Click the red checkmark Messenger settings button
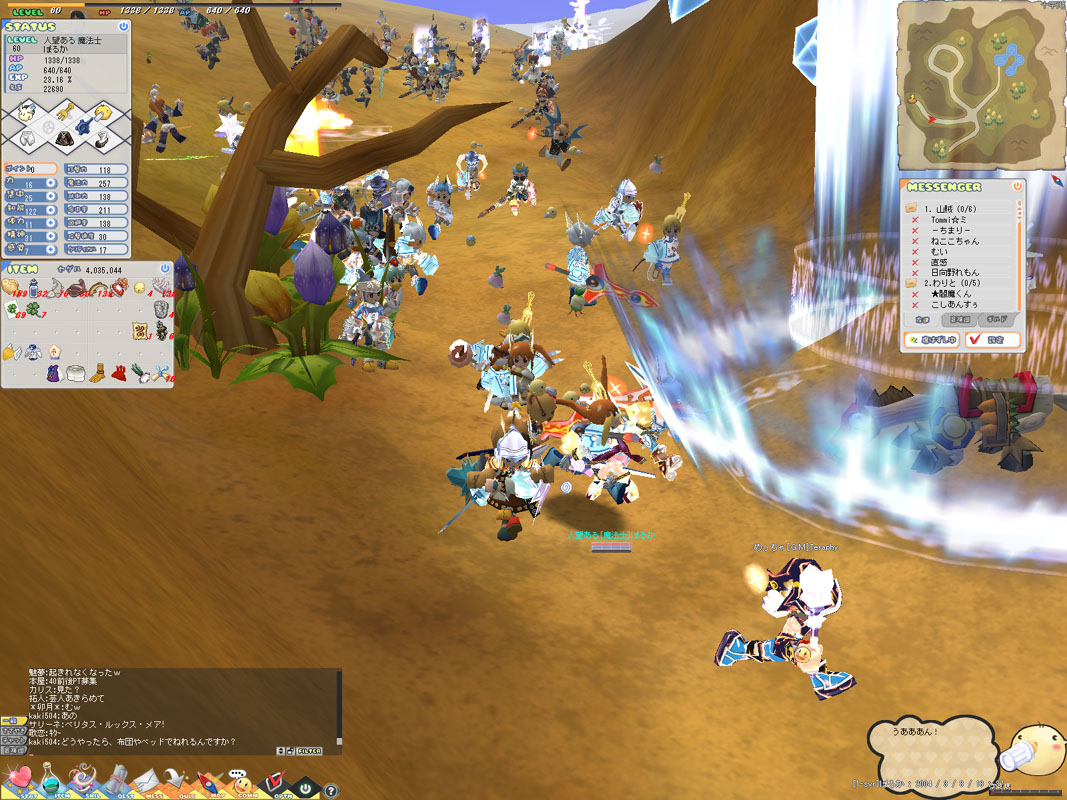Image resolution: width=1067 pixels, height=800 pixels. pos(992,340)
